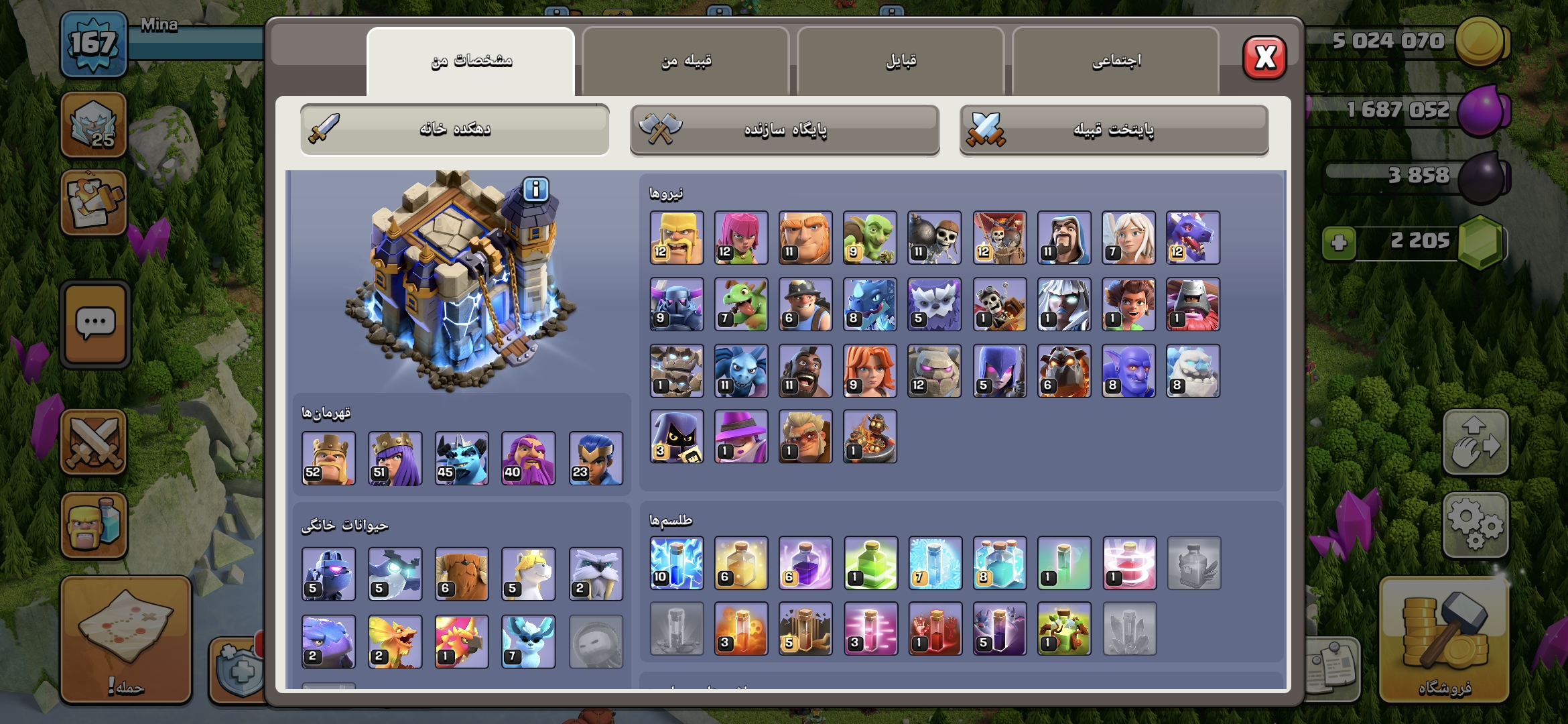Choose the P.E.K.K.A troop icon
The width and height of the screenshot is (1568, 724).
point(677,304)
